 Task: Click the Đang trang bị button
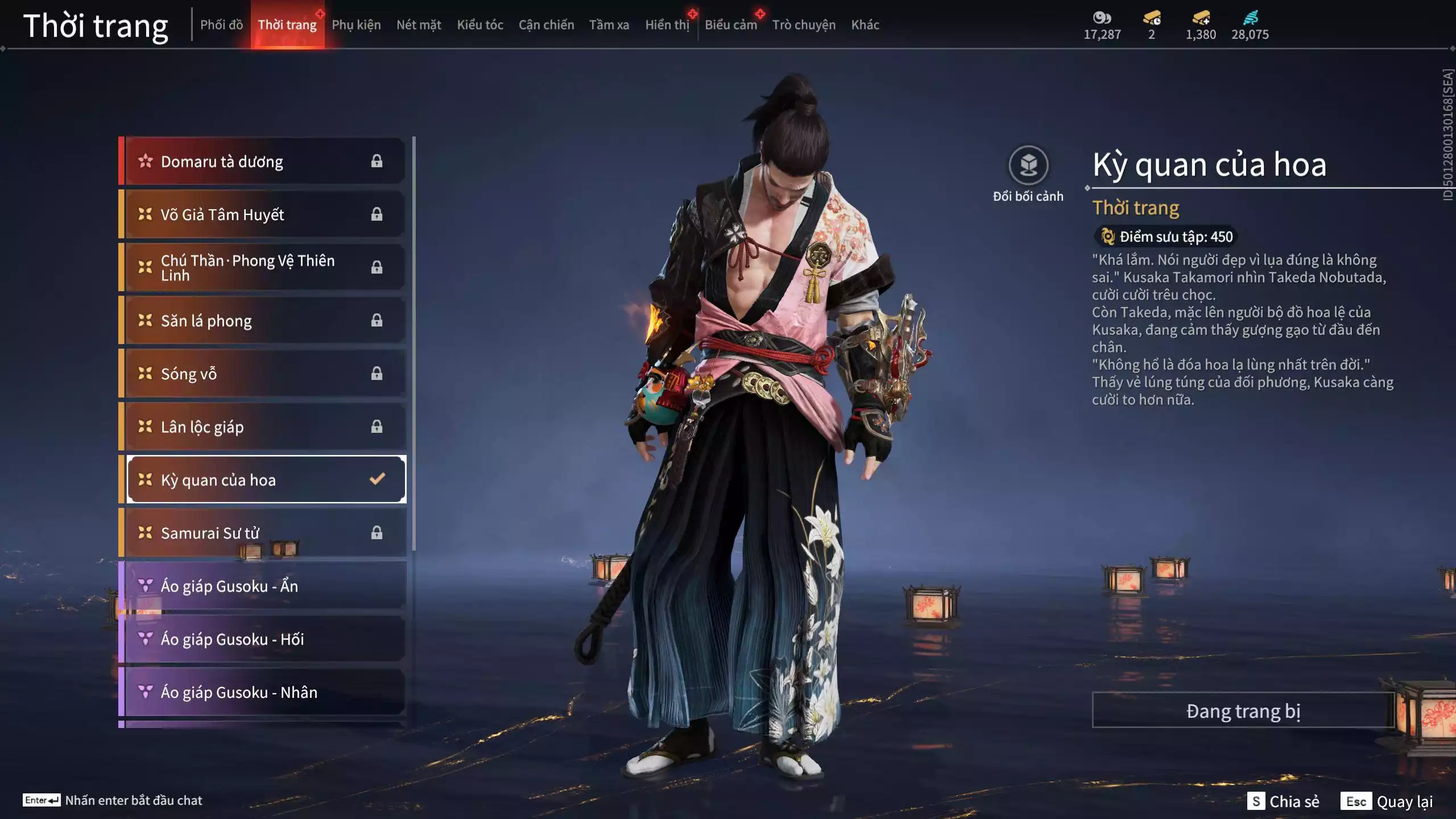point(1243,711)
